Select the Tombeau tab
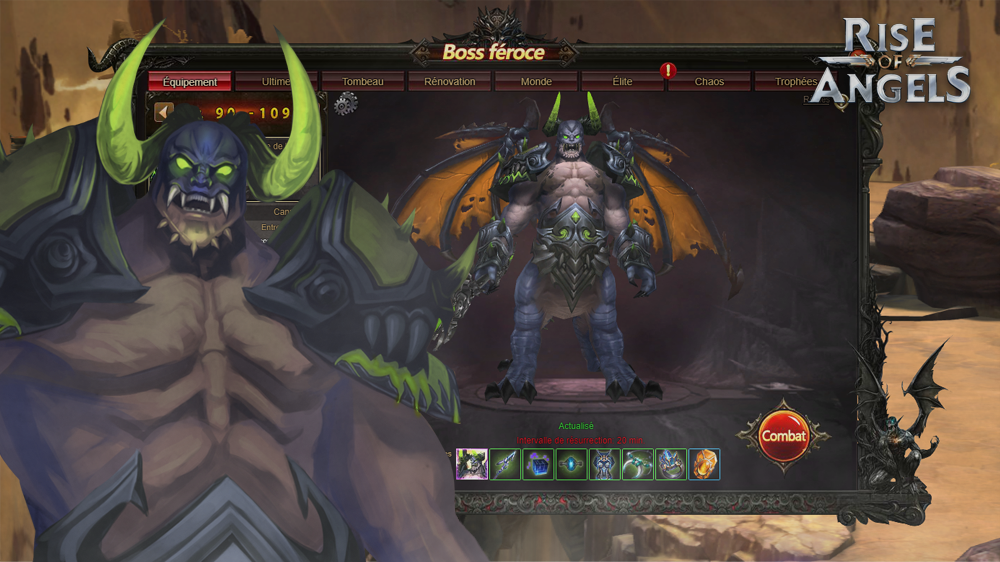The height and width of the screenshot is (562, 1000). click(362, 81)
